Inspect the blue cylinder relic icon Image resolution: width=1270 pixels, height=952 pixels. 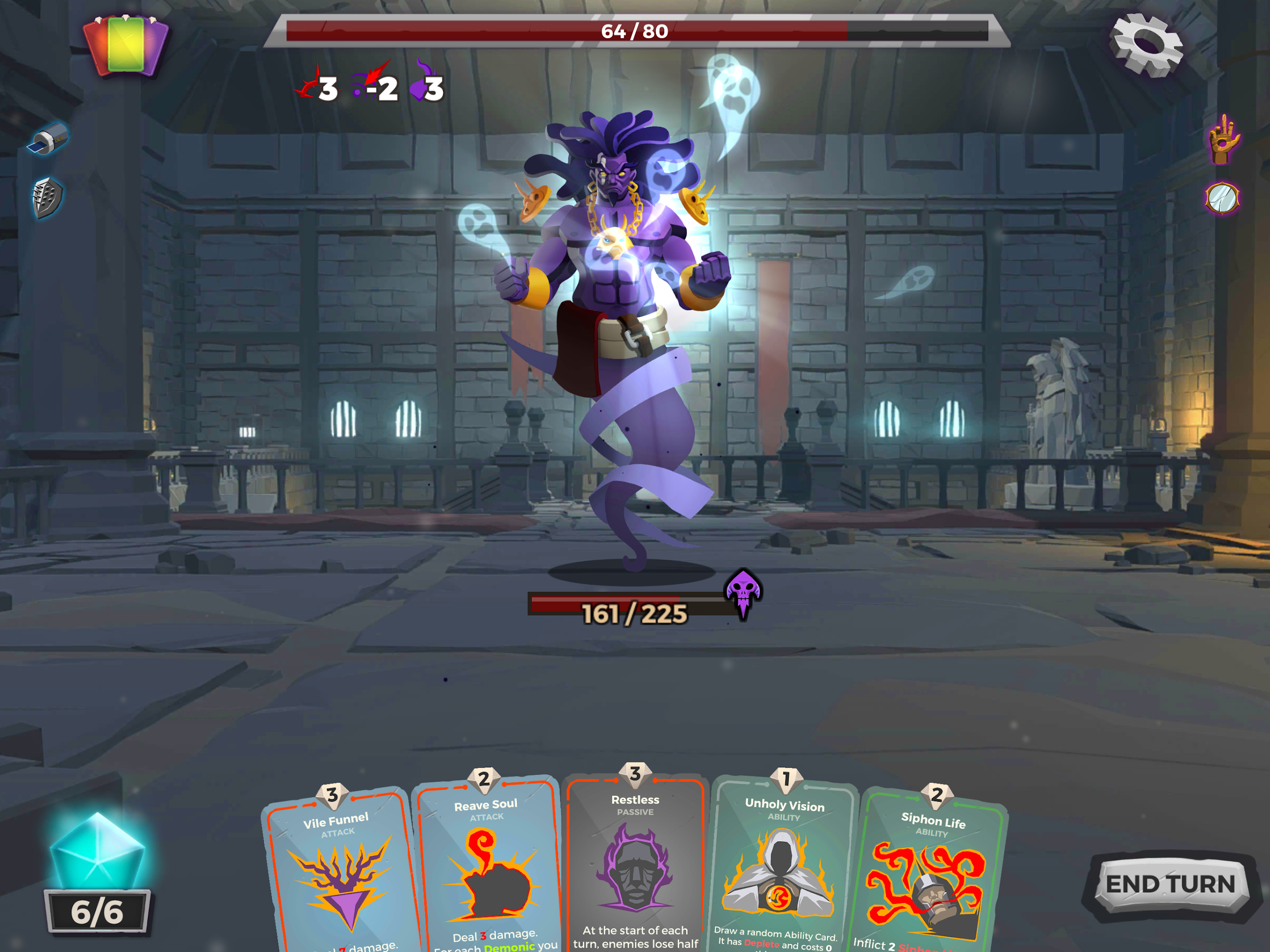[x=48, y=139]
